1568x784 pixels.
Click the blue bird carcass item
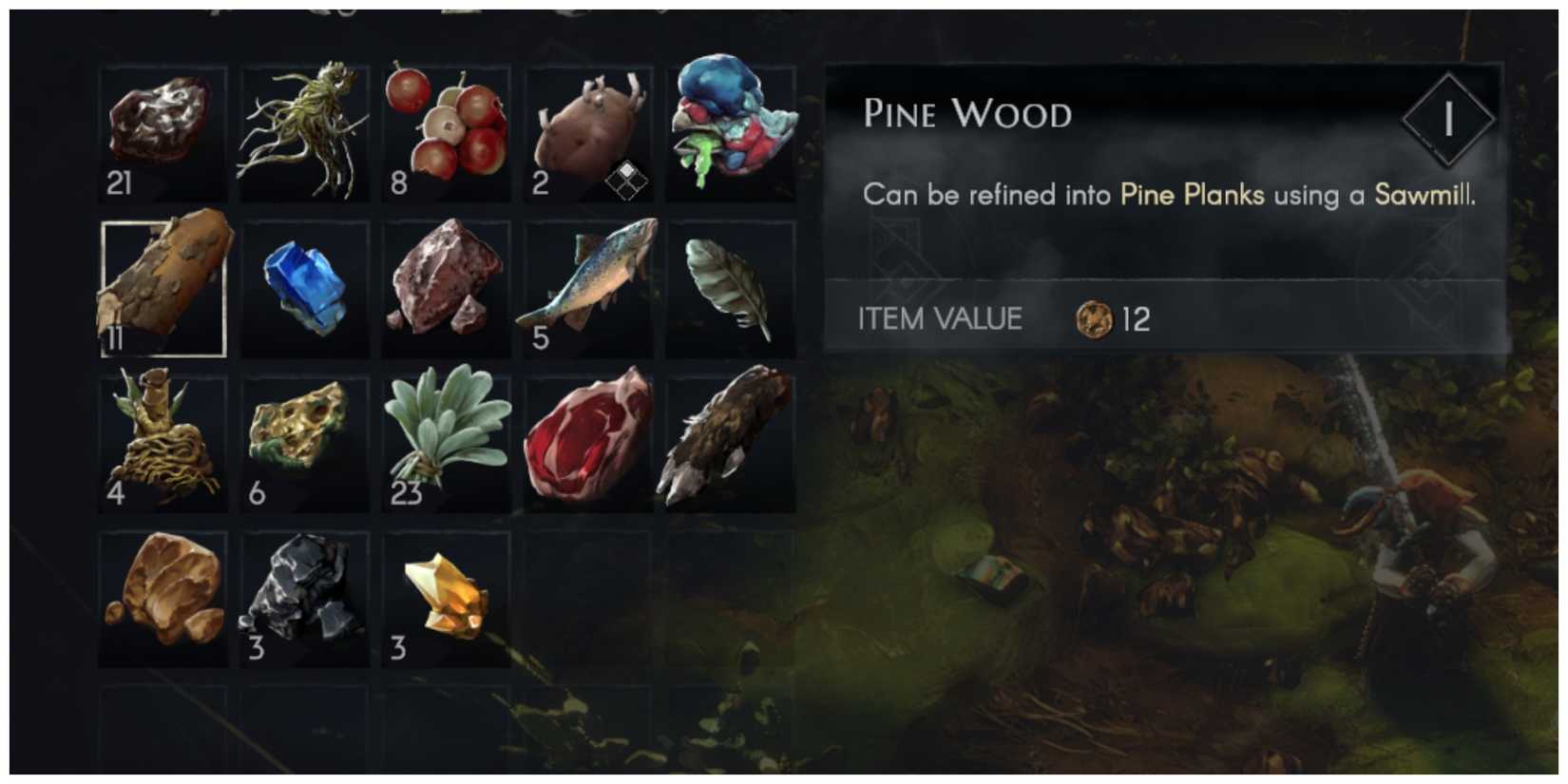pos(732,131)
